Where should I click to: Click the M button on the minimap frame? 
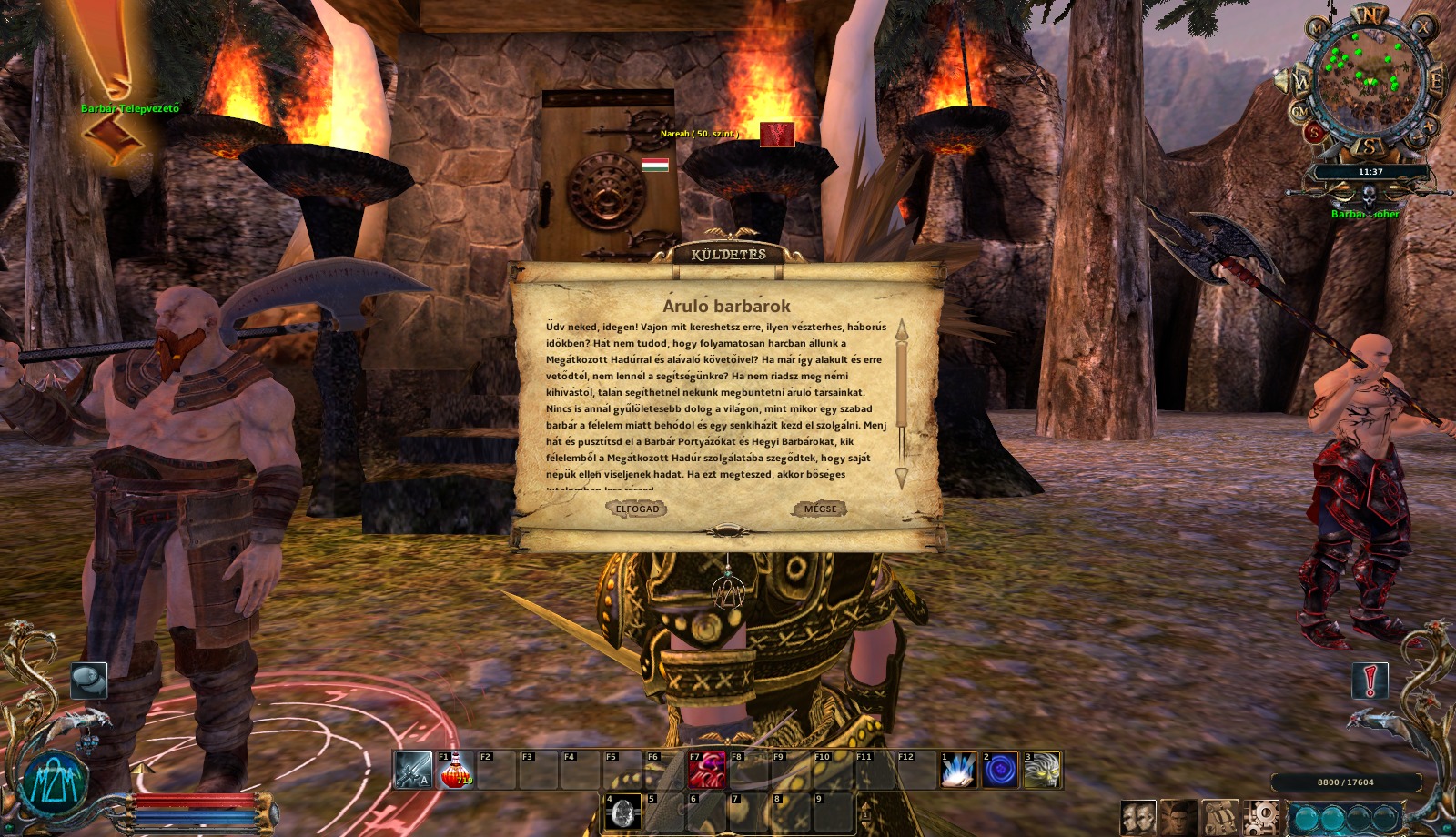pyautogui.click(x=1317, y=28)
